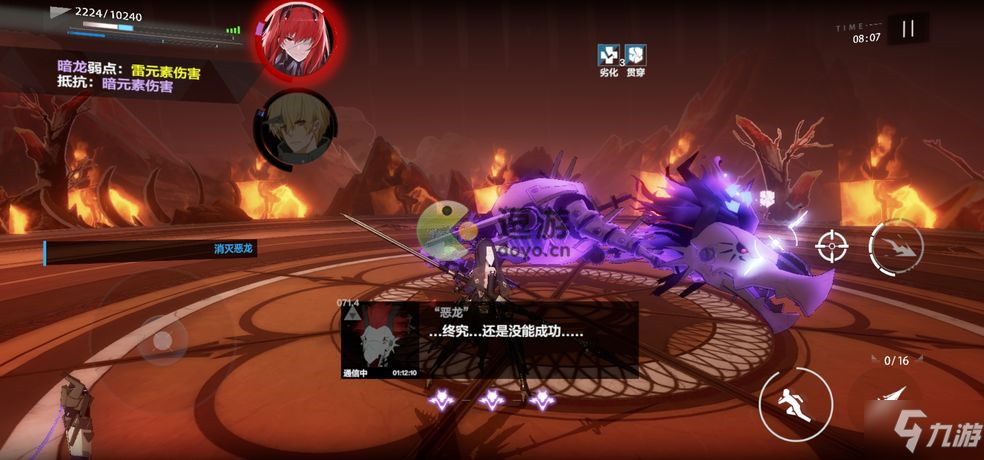Switch to the blonde character portrait
Viewport: 984px width, 460px height.
(294, 130)
